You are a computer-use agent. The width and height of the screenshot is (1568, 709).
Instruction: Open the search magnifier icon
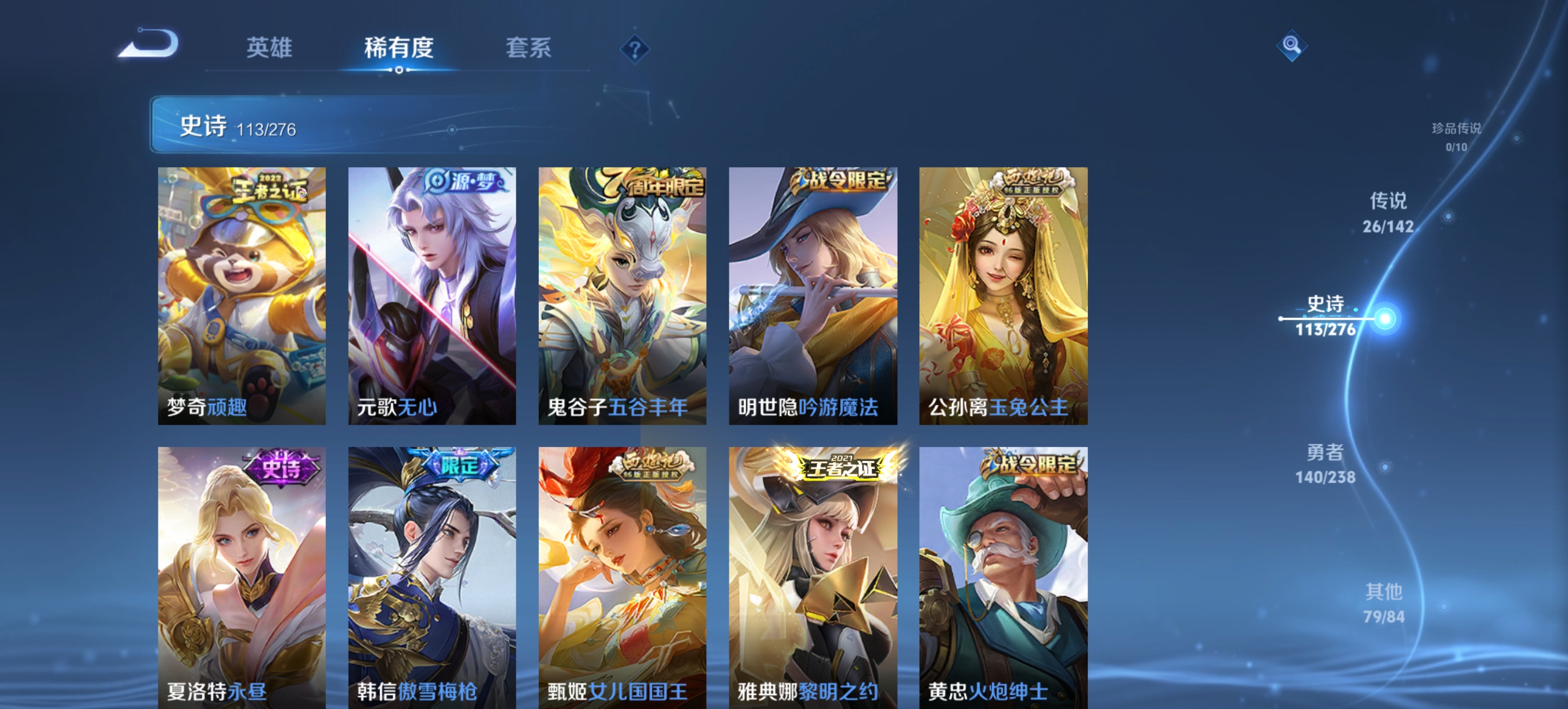[x=1293, y=45]
